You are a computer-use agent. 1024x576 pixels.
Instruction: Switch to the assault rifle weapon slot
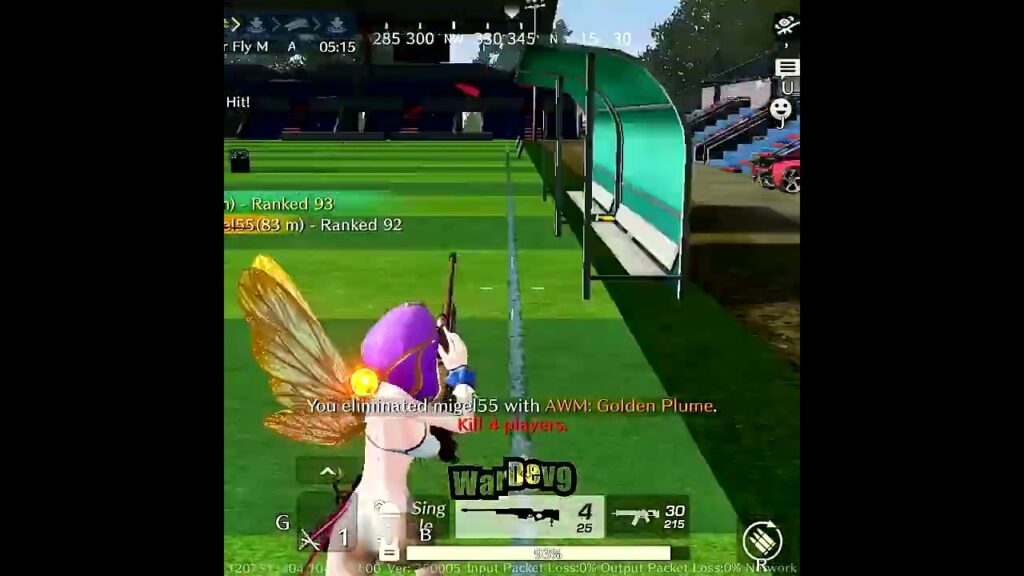(x=648, y=516)
